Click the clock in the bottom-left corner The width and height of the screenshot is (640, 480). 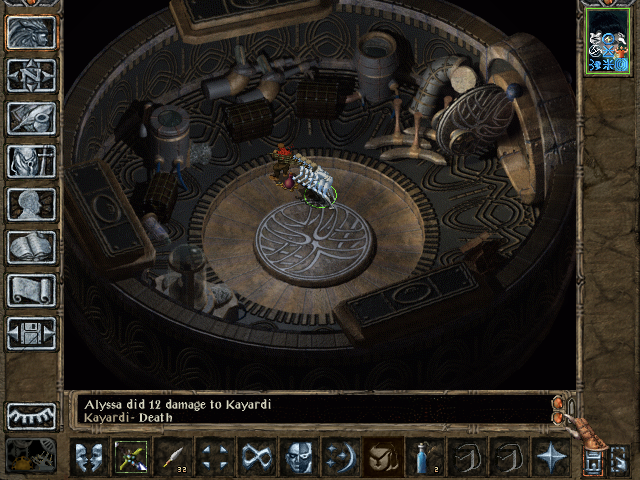tap(31, 455)
